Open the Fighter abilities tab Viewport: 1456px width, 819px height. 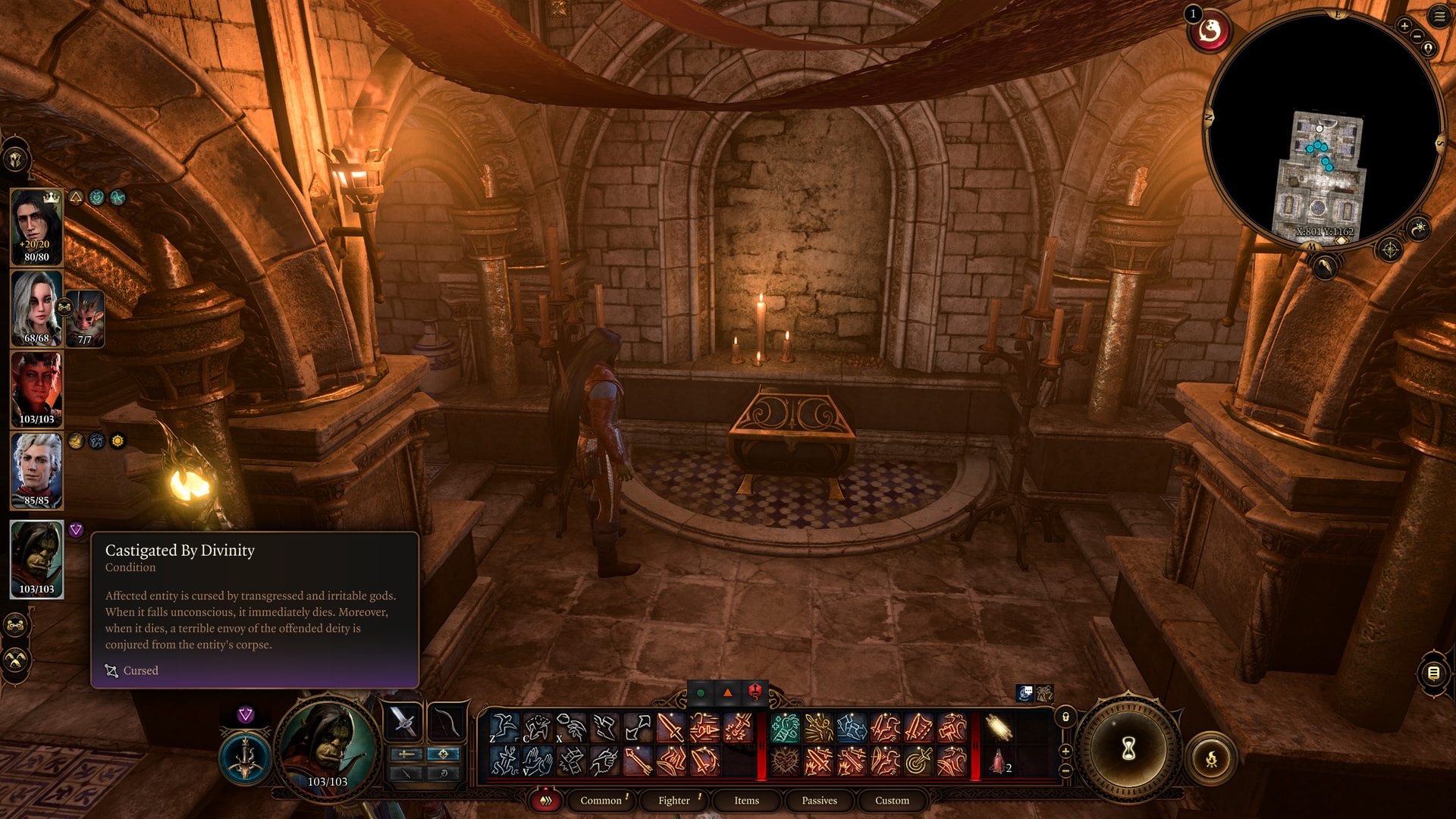673,800
